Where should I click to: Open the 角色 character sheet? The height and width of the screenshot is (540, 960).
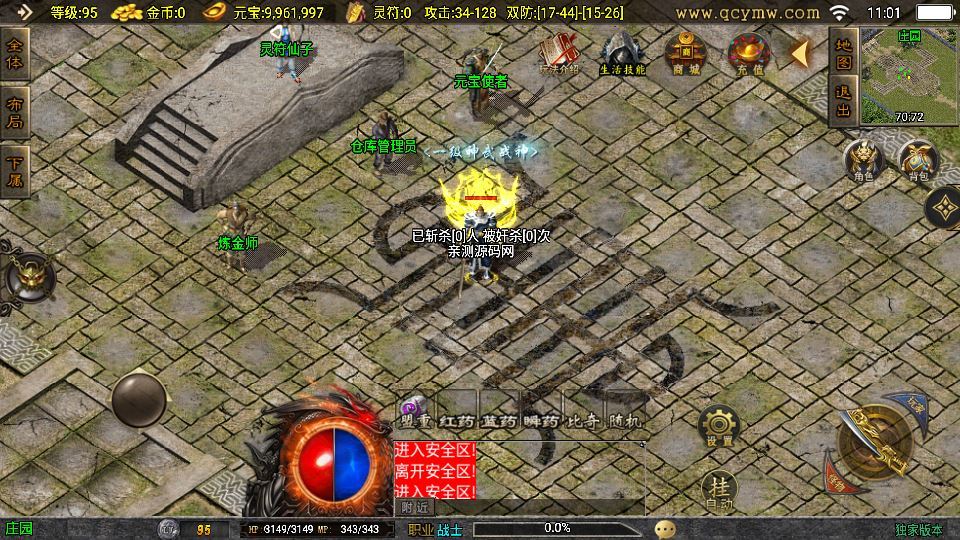coord(863,161)
